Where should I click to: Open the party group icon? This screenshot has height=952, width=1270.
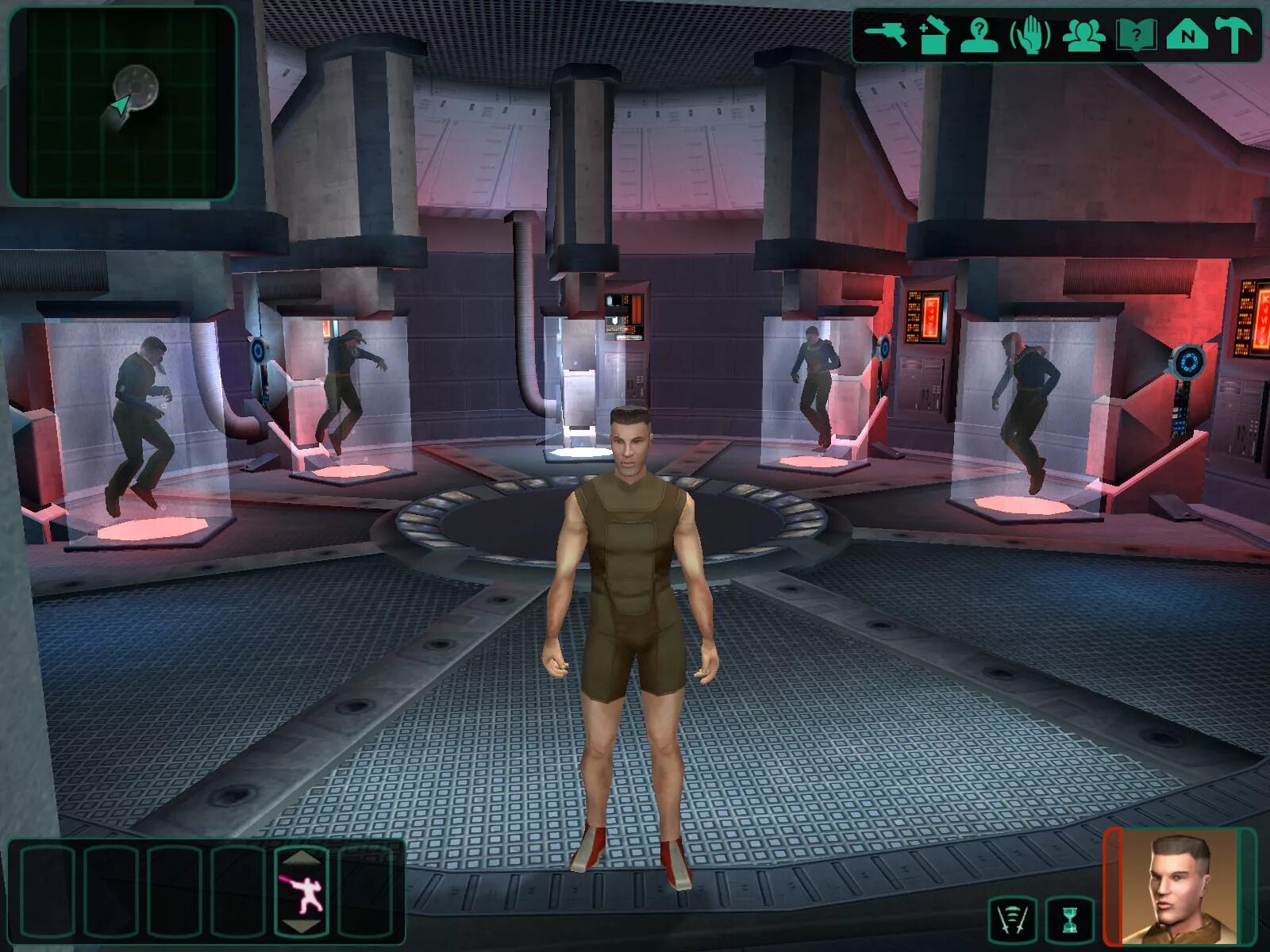[1083, 36]
